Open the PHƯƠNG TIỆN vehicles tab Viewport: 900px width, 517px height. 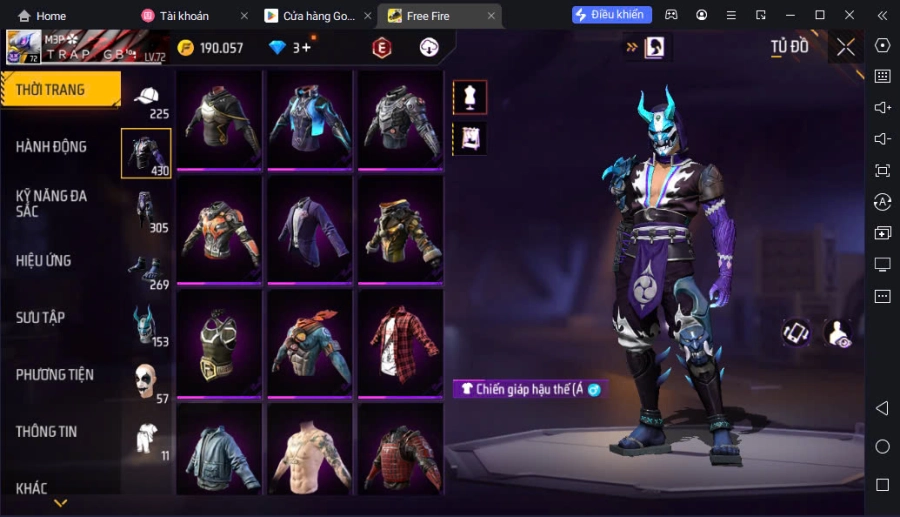coord(55,375)
